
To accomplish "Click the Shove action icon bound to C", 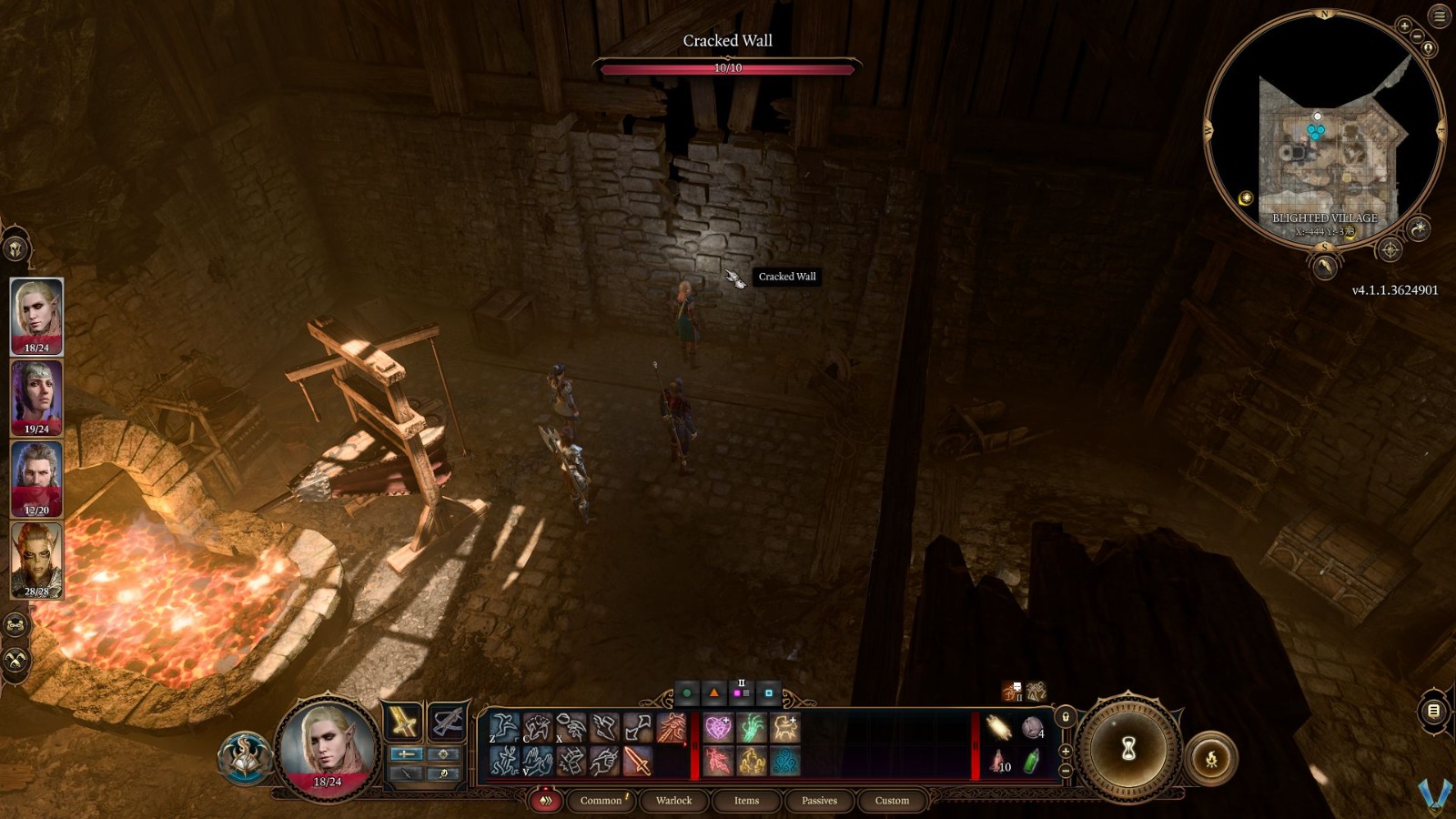I will (537, 726).
